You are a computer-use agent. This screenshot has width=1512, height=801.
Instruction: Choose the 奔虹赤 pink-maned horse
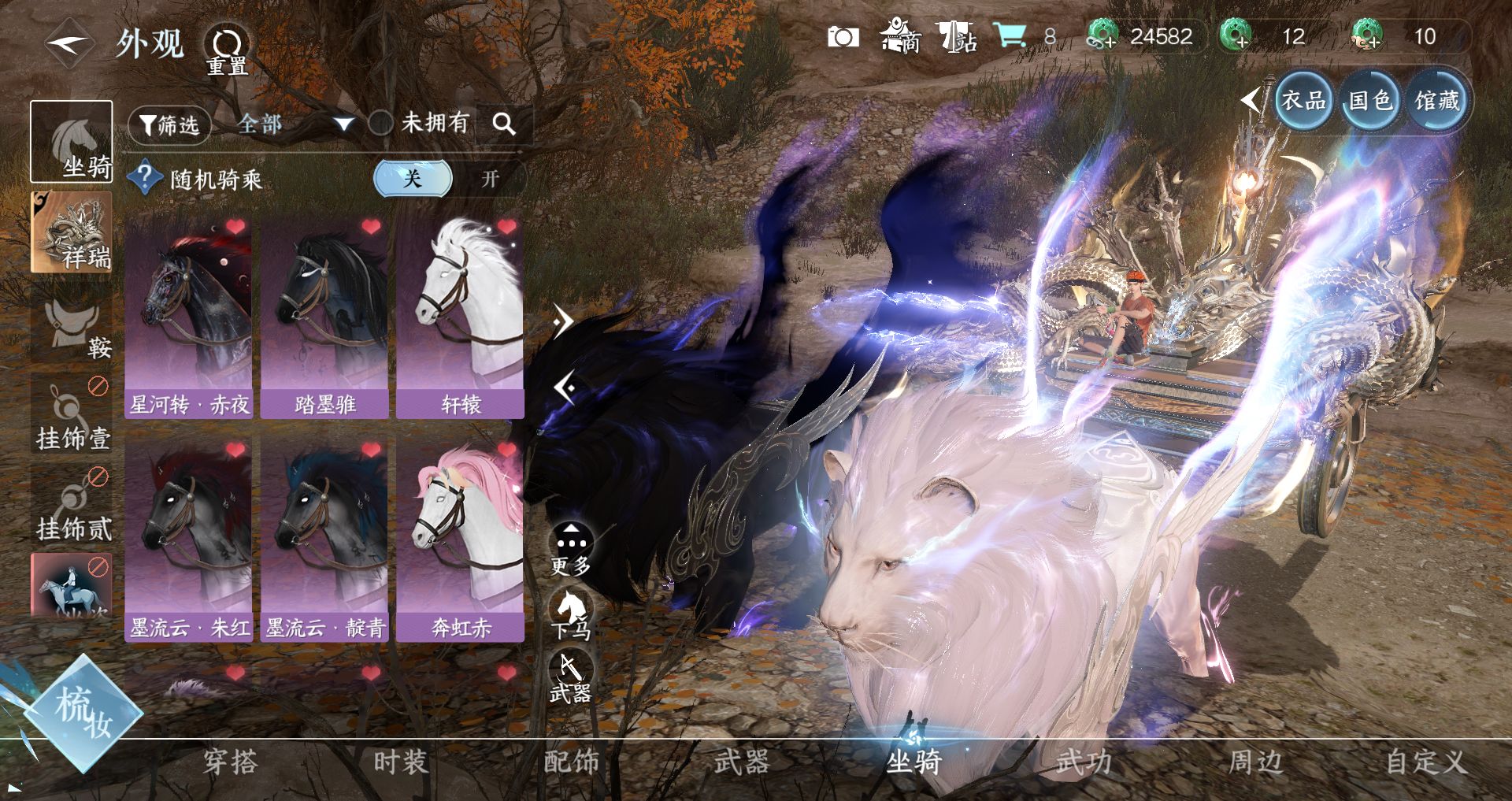(x=461, y=541)
